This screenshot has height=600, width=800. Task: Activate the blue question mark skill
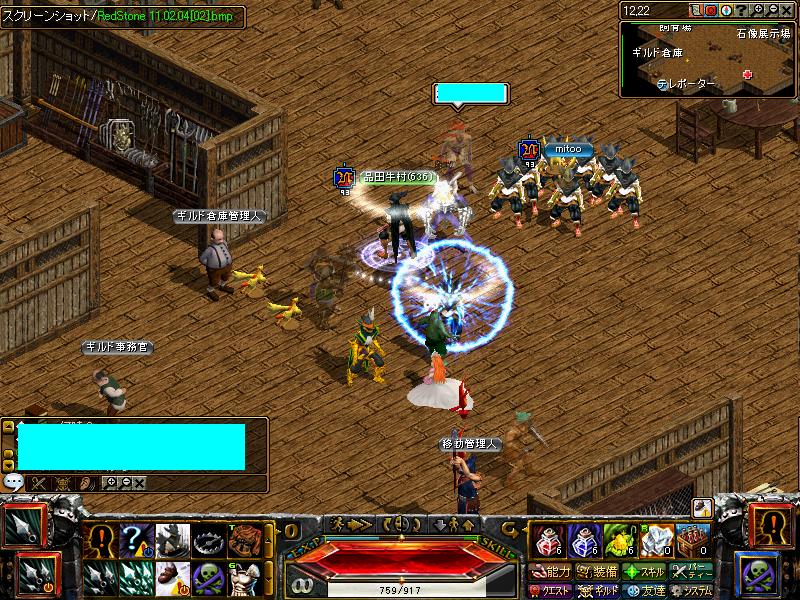click(x=135, y=541)
